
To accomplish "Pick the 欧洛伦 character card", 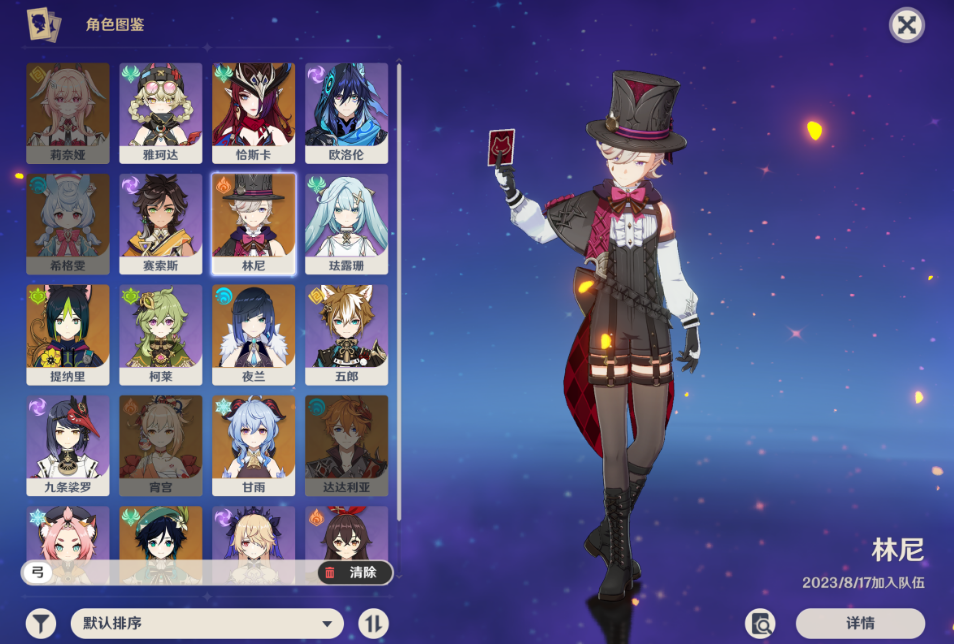I will click(346, 113).
